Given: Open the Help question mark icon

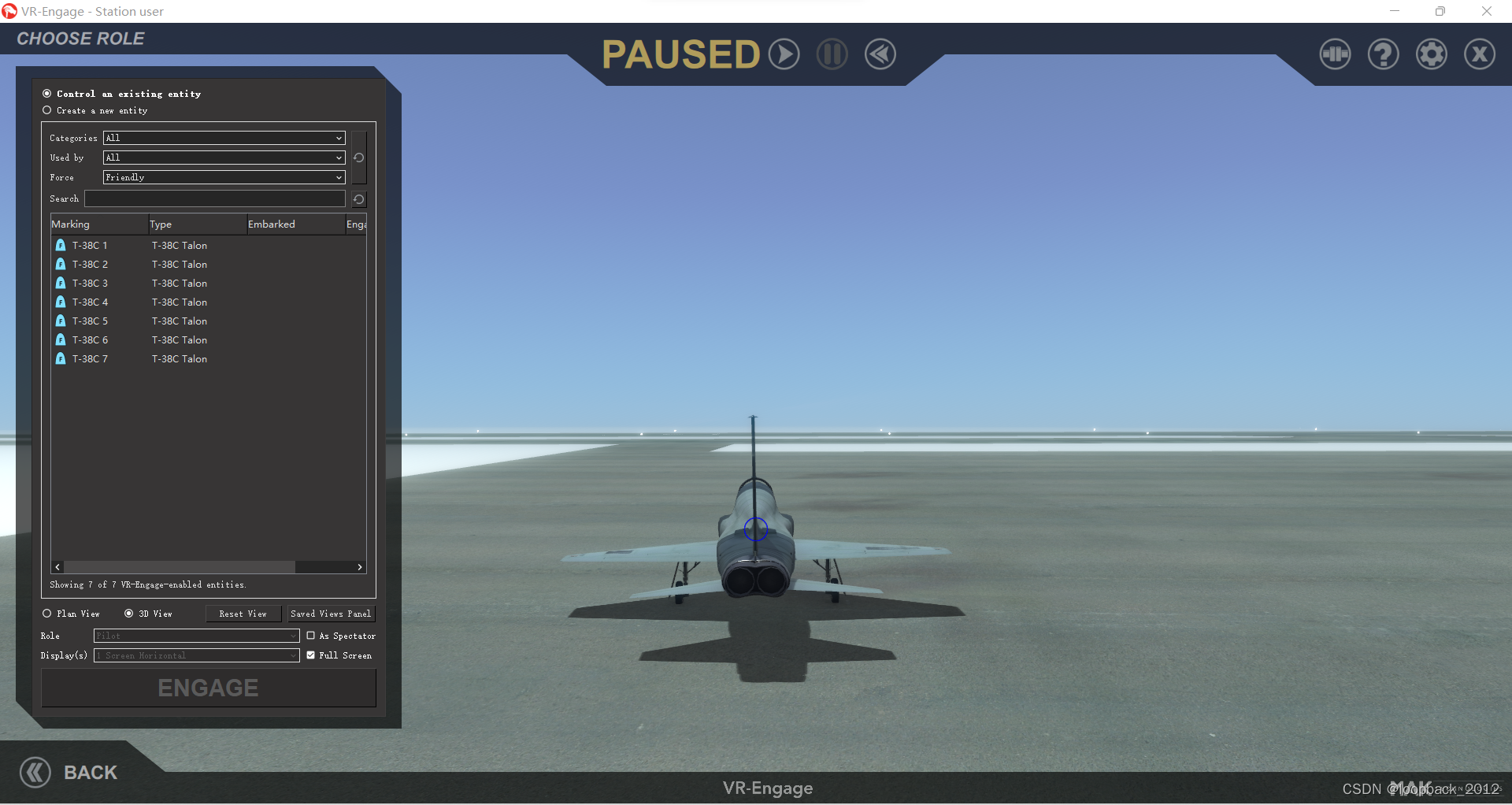Looking at the screenshot, I should pyautogui.click(x=1383, y=54).
